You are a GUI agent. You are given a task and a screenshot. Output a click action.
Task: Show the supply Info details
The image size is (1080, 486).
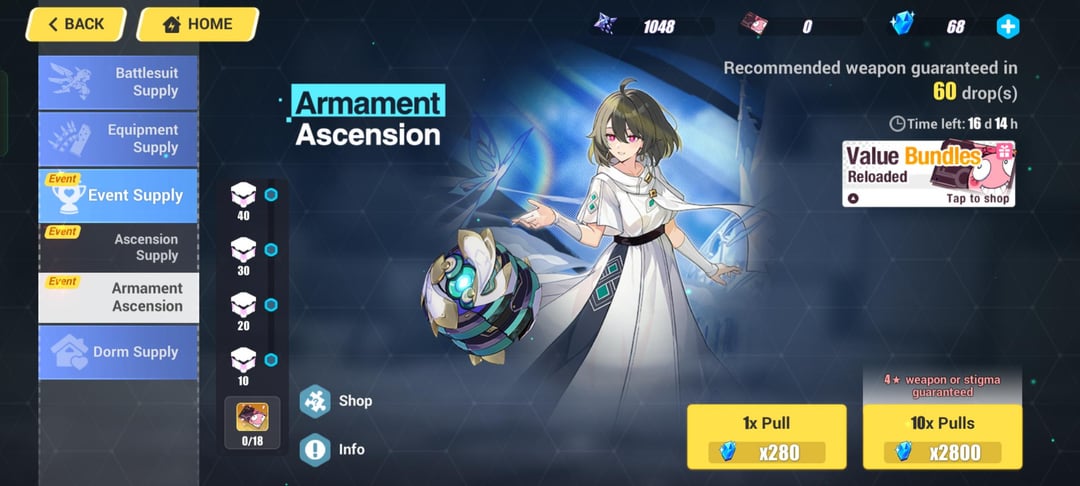point(337,449)
